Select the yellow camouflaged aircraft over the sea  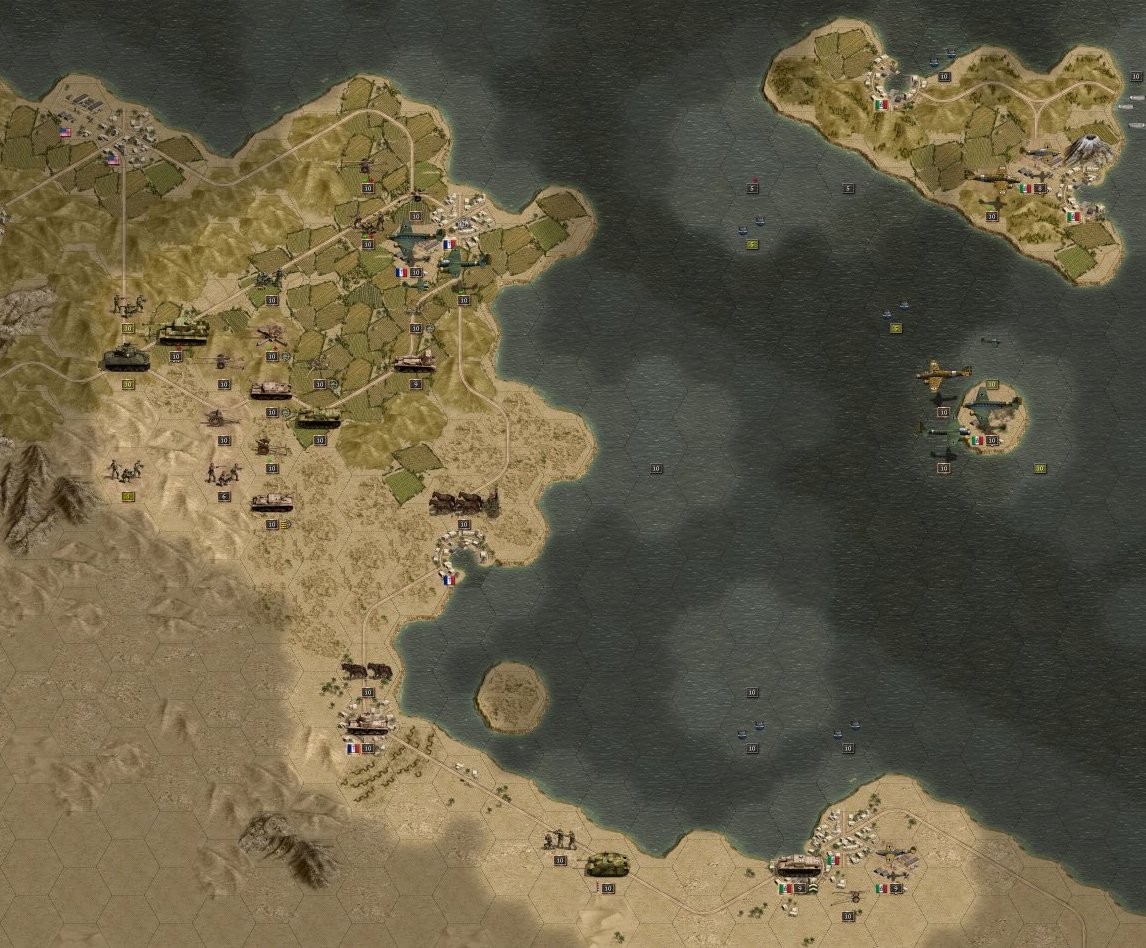click(943, 376)
